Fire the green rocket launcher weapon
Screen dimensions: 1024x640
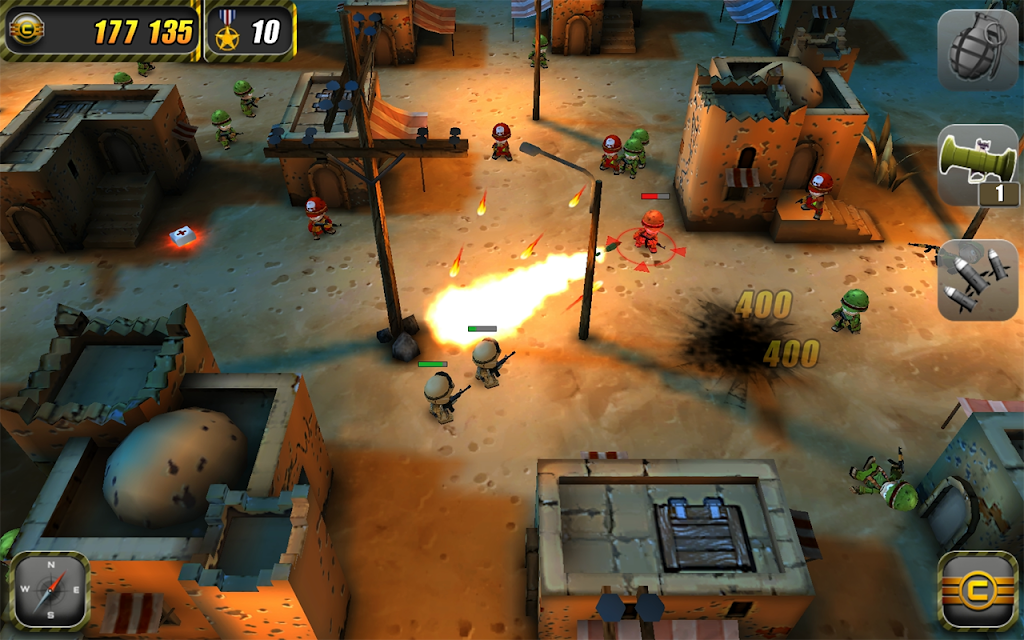click(x=977, y=165)
